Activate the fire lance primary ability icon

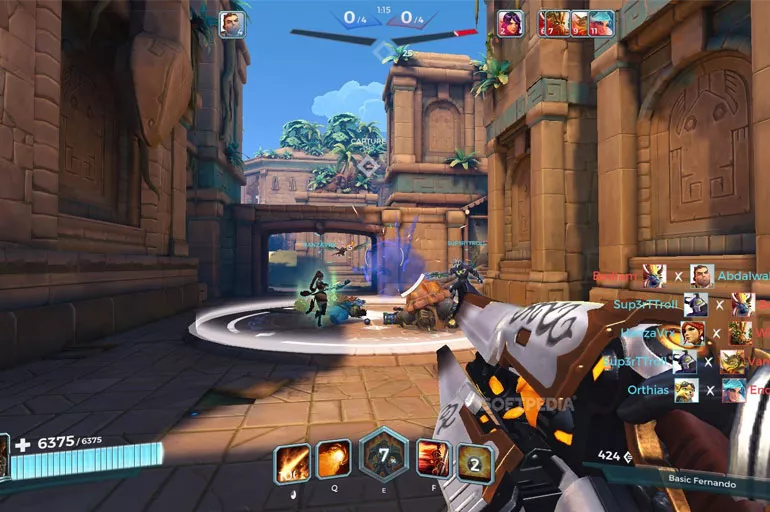292,461
